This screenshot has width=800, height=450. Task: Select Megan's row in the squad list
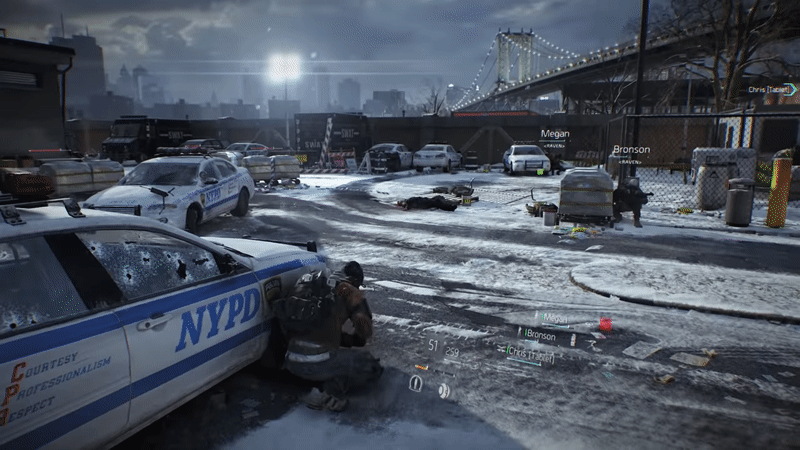(555, 318)
